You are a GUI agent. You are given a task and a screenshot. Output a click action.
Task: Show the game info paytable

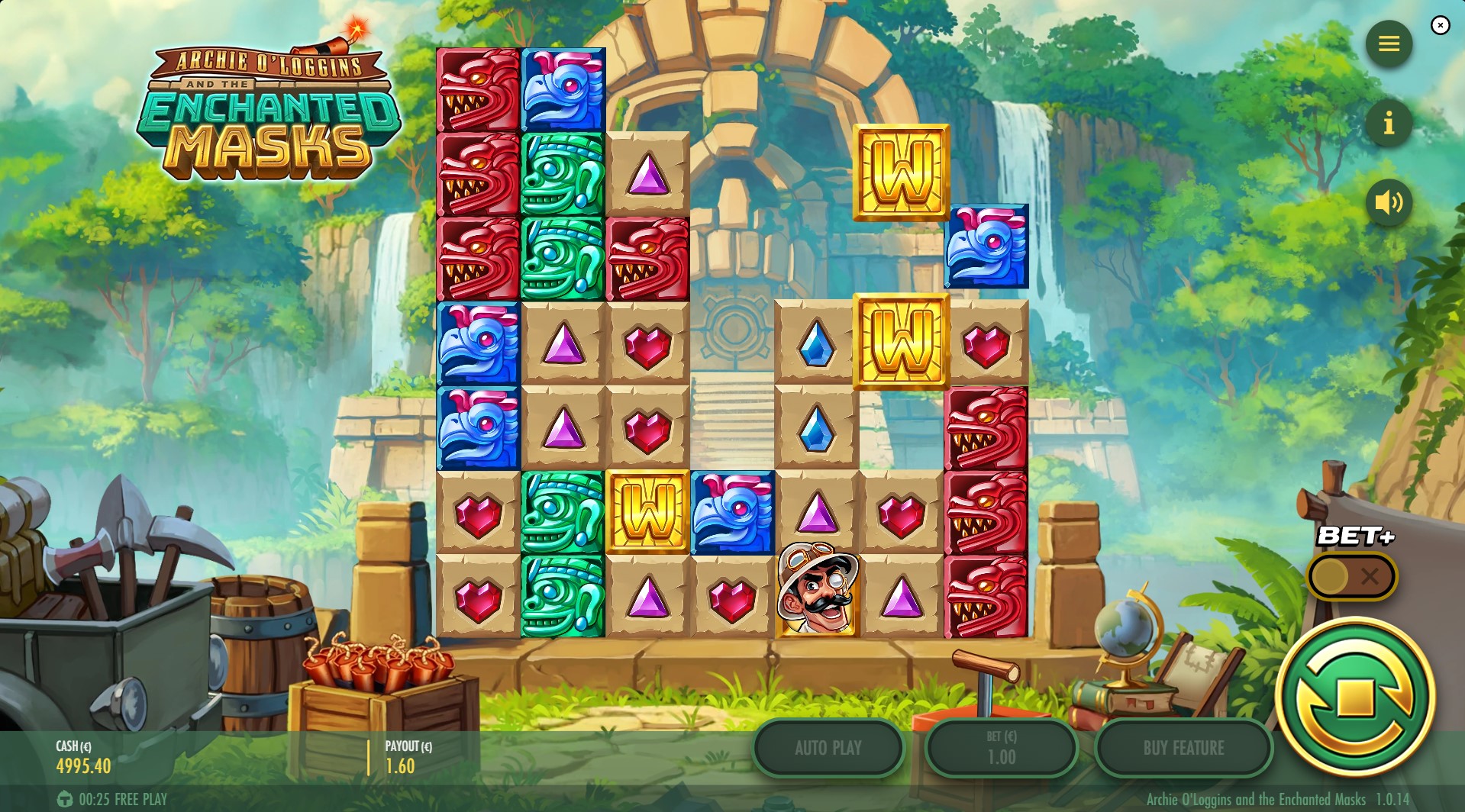1388,123
